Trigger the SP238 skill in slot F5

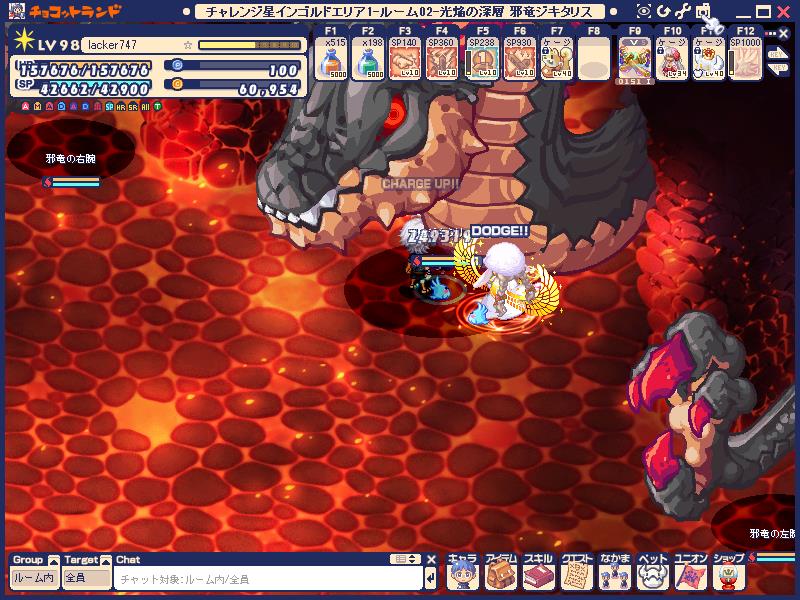(482, 61)
